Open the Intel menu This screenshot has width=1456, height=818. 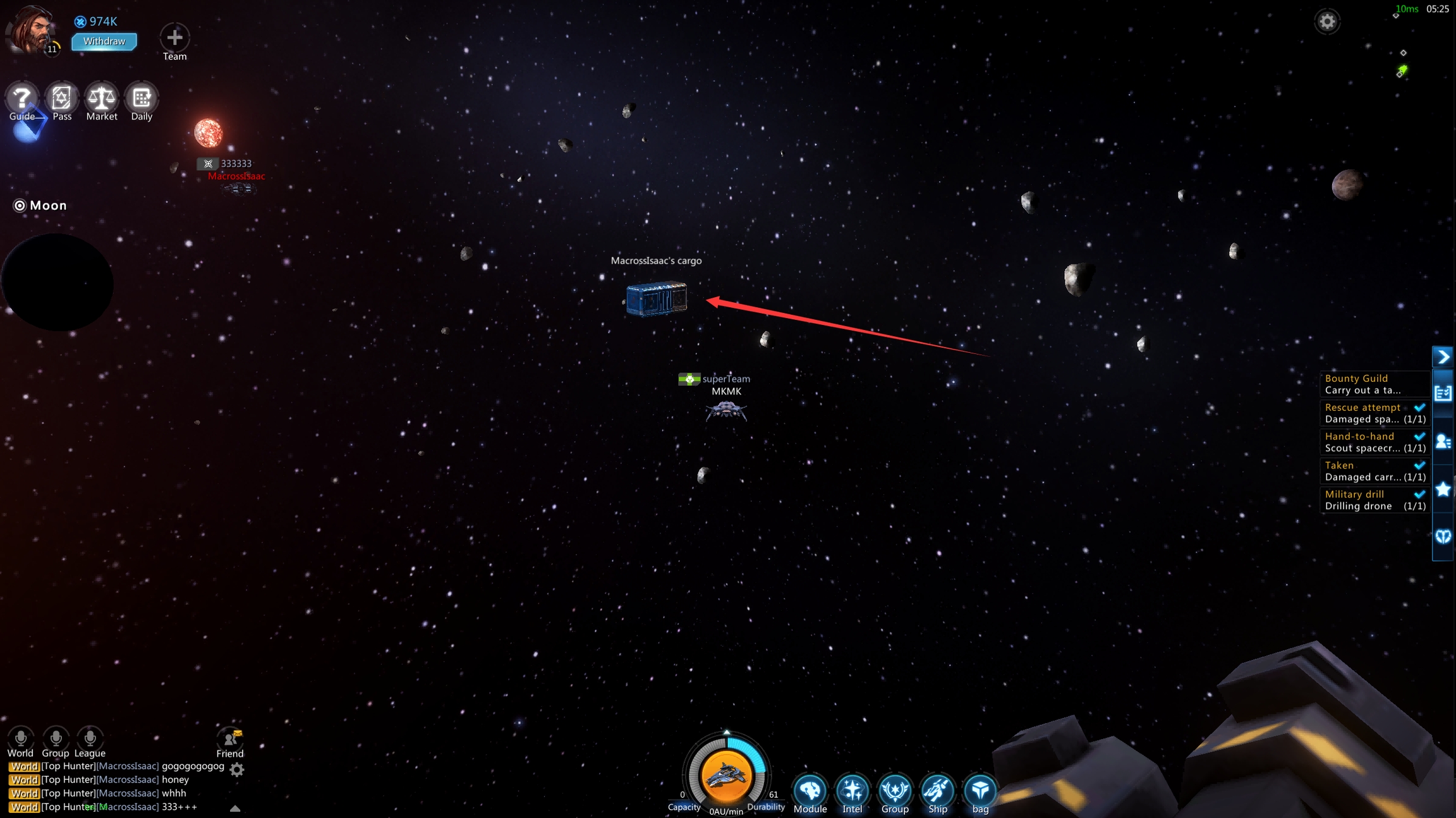click(x=852, y=790)
